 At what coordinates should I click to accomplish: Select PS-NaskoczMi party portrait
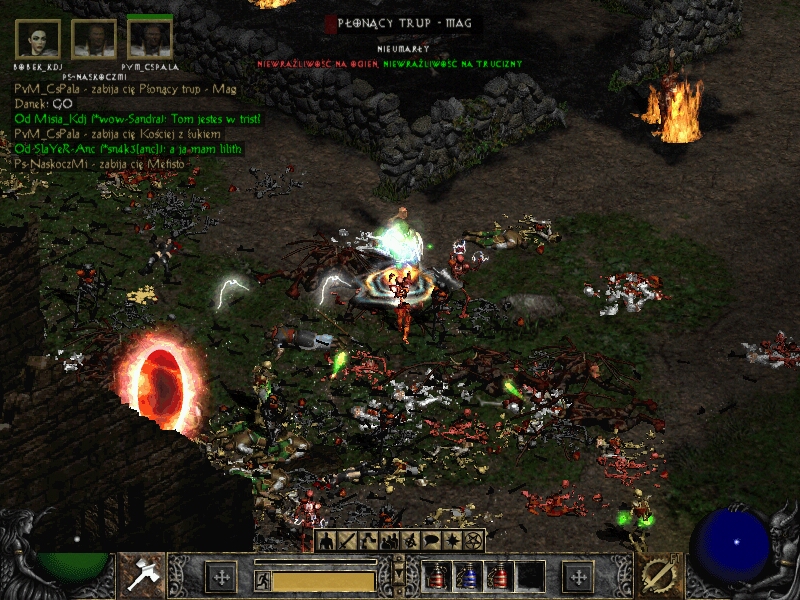(x=94, y=39)
